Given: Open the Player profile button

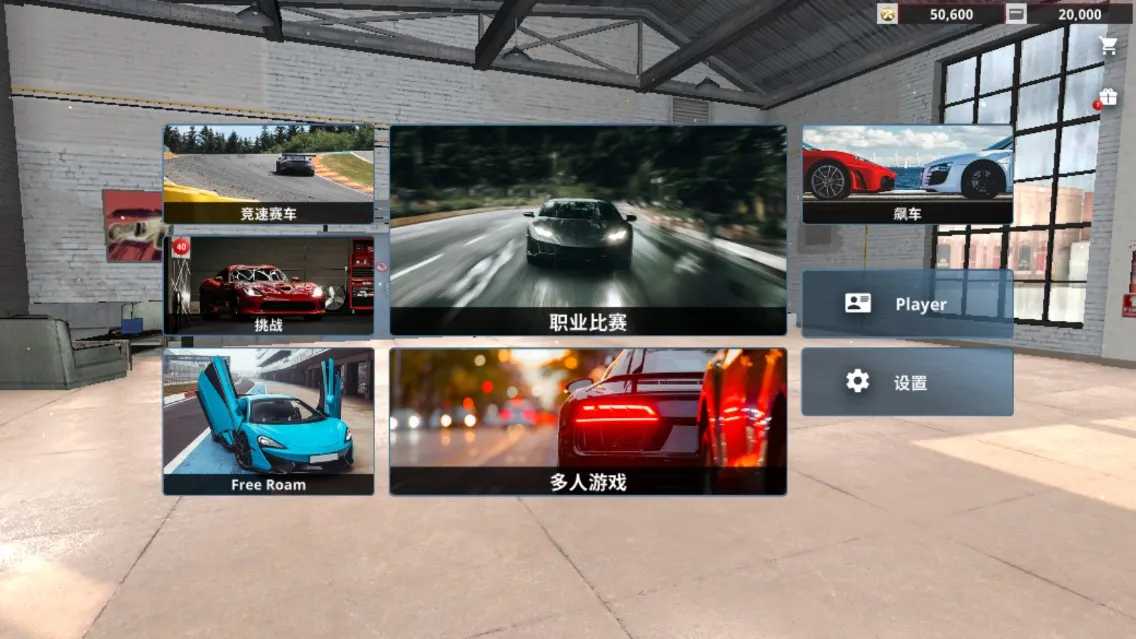Looking at the screenshot, I should (907, 304).
